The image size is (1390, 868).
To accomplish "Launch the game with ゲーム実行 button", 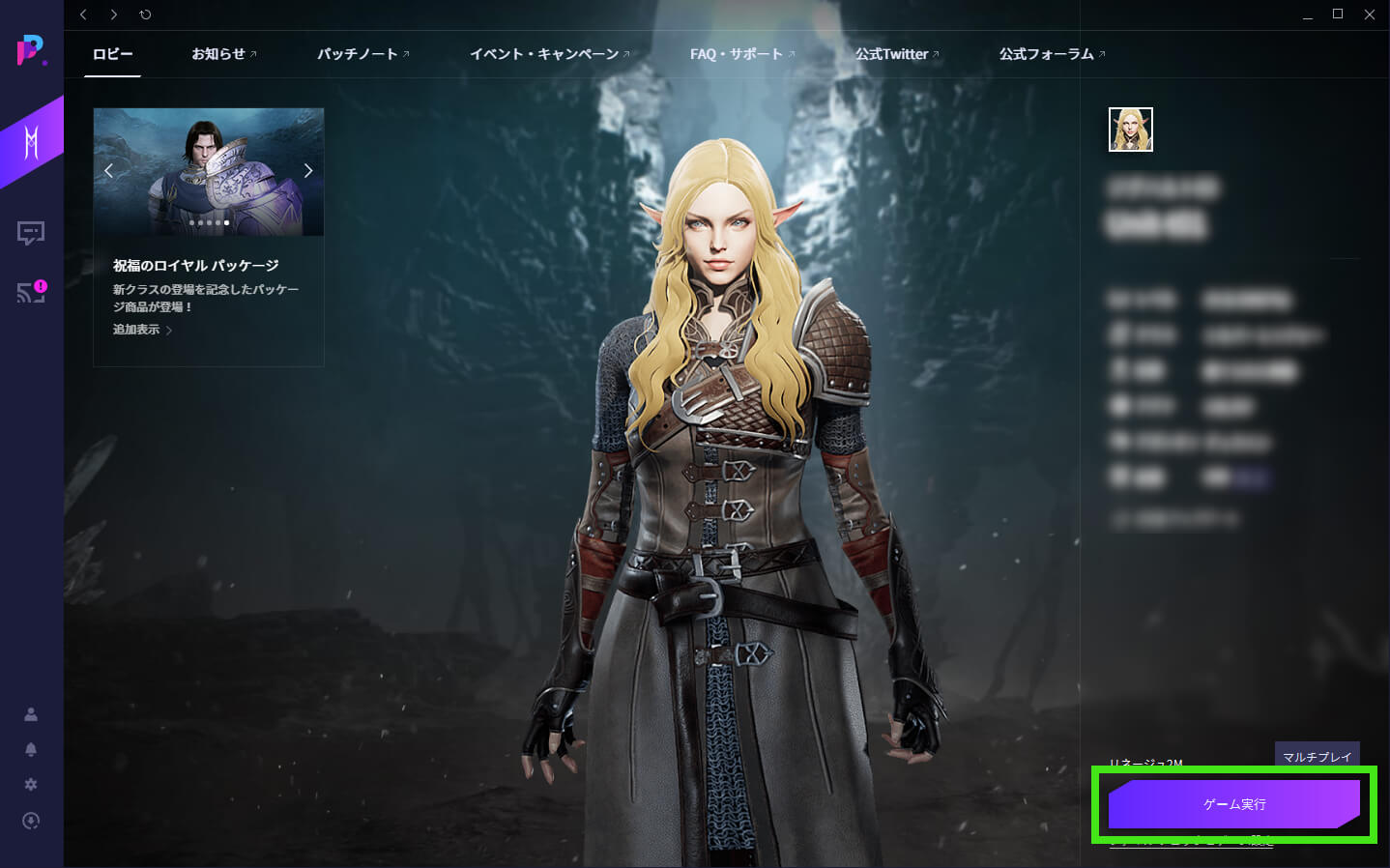I will [x=1233, y=804].
